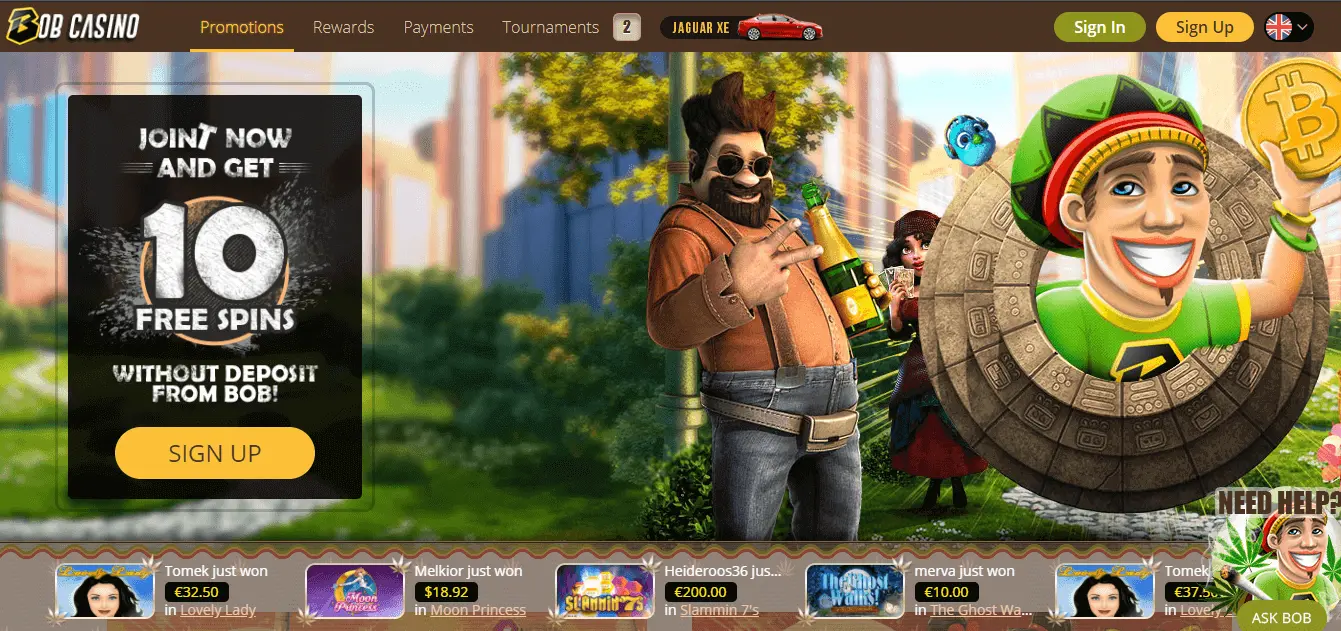Click the Jaguar XE promo banner
The width and height of the screenshot is (1341, 631).
pos(741,27)
